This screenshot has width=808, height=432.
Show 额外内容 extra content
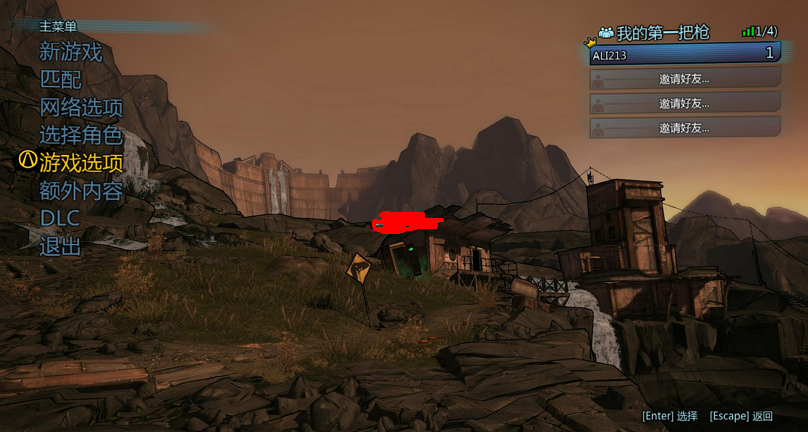pos(81,190)
